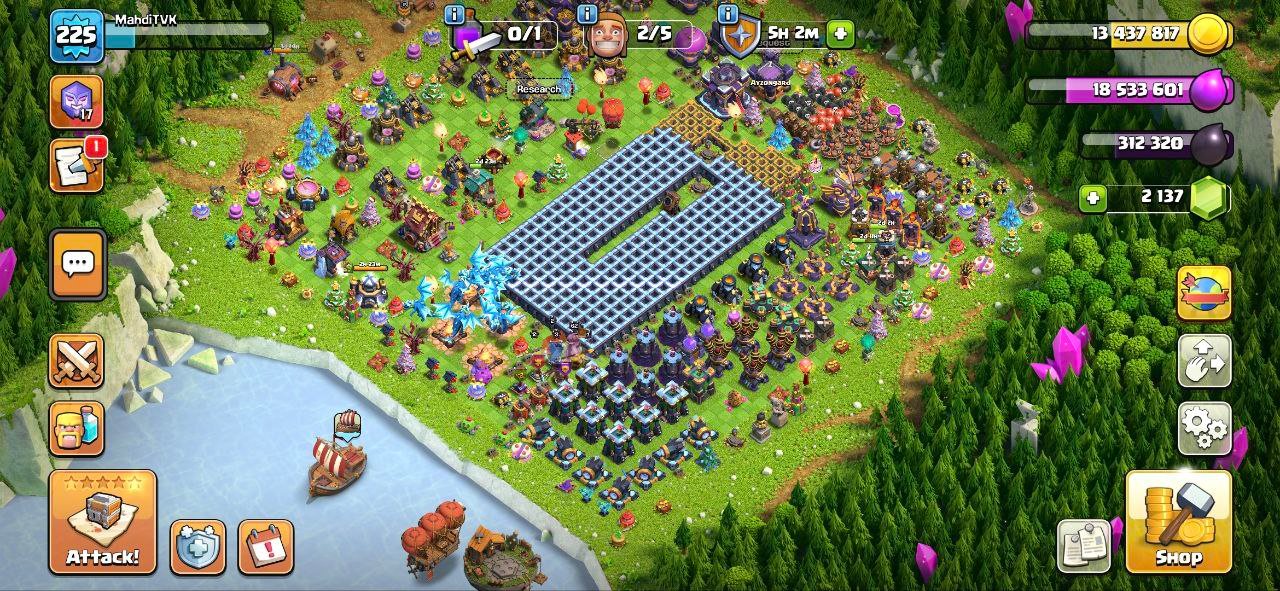Open the button above the layout editor
This screenshot has height=591, width=1280.
click(x=1204, y=293)
